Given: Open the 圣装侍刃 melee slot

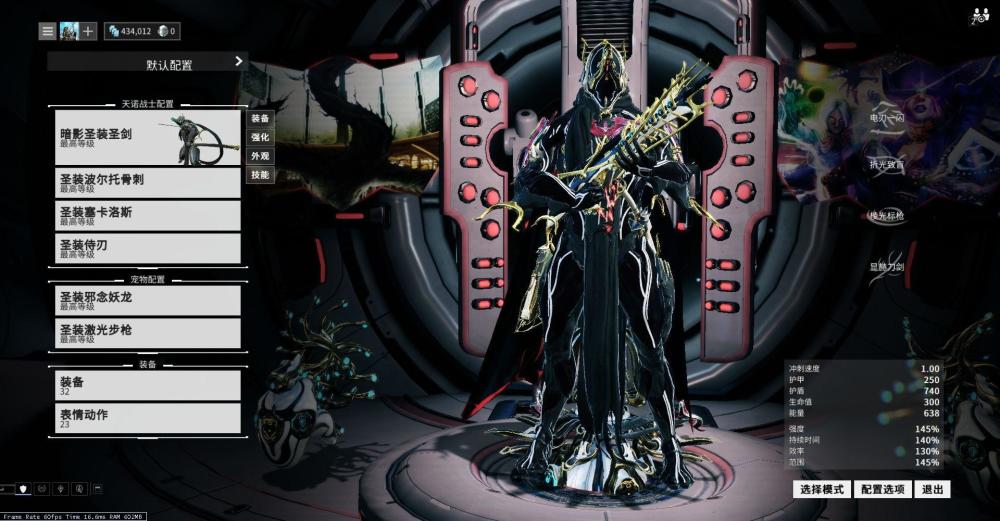Looking at the screenshot, I should tap(148, 248).
